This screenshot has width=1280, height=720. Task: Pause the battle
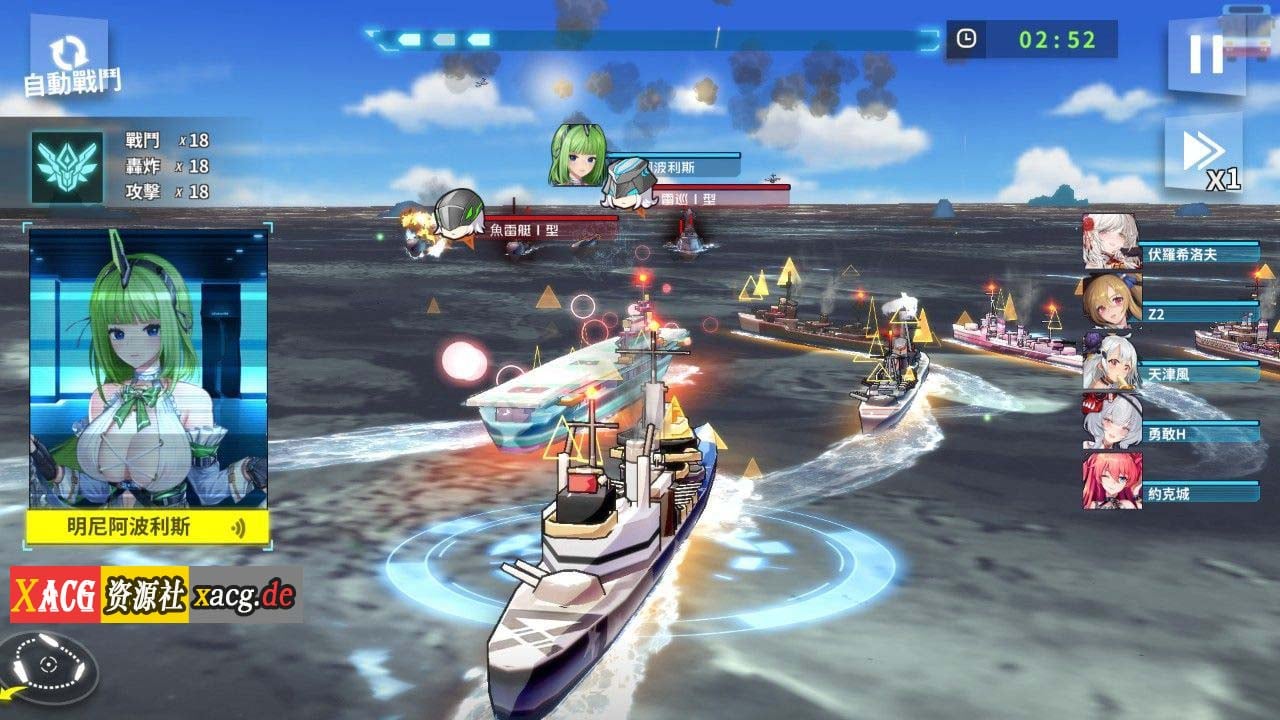[x=1206, y=54]
